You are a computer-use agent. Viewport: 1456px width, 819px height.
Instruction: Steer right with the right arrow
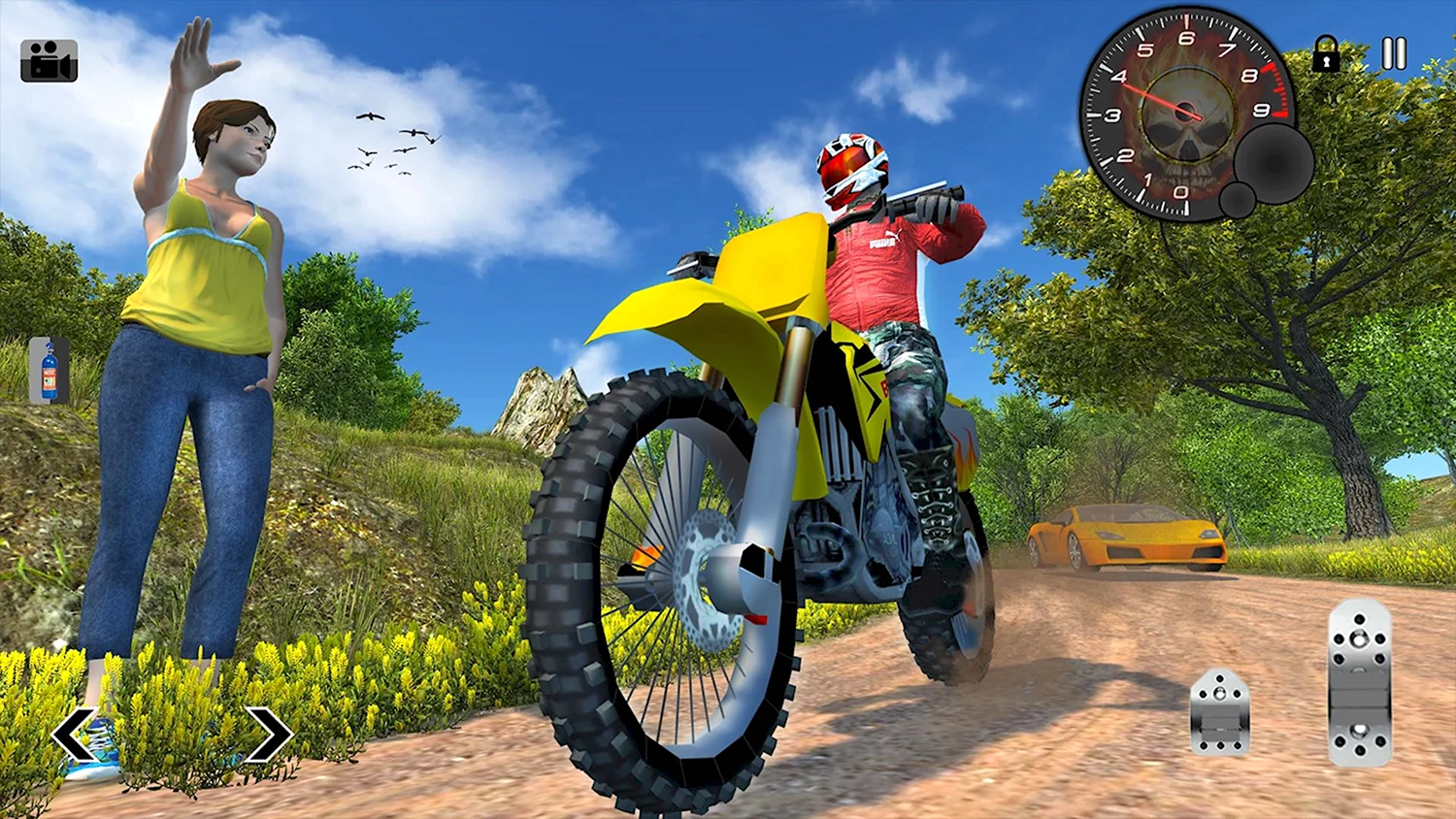pyautogui.click(x=268, y=735)
